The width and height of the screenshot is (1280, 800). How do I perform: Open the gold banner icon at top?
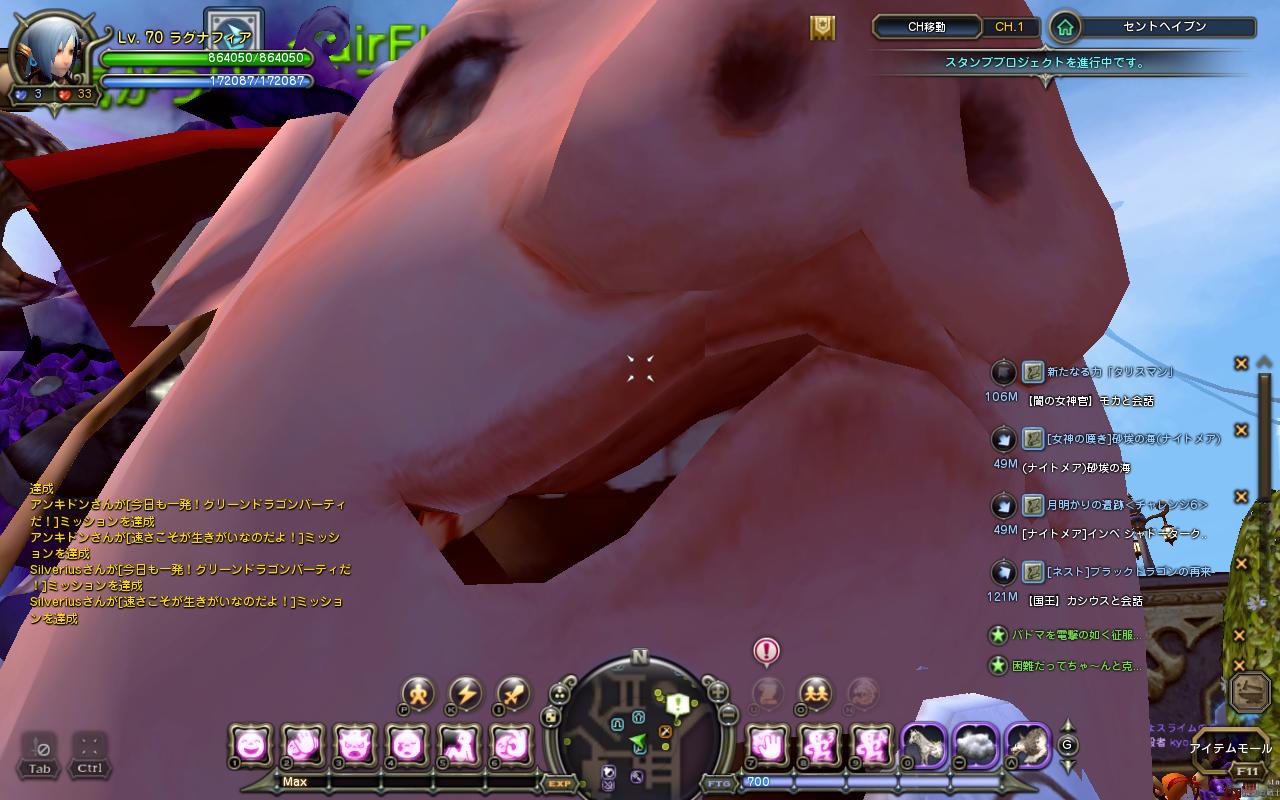tap(822, 28)
